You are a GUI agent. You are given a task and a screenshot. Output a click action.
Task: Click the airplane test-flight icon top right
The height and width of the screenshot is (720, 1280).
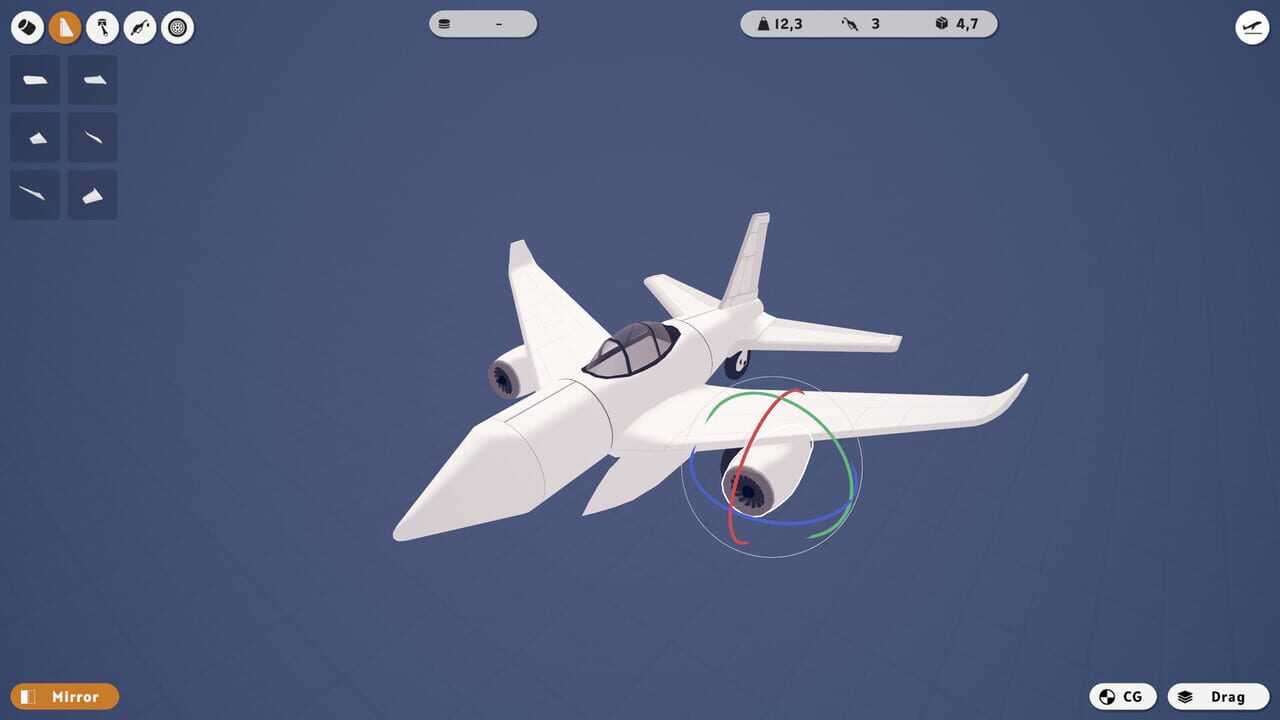pyautogui.click(x=1251, y=28)
